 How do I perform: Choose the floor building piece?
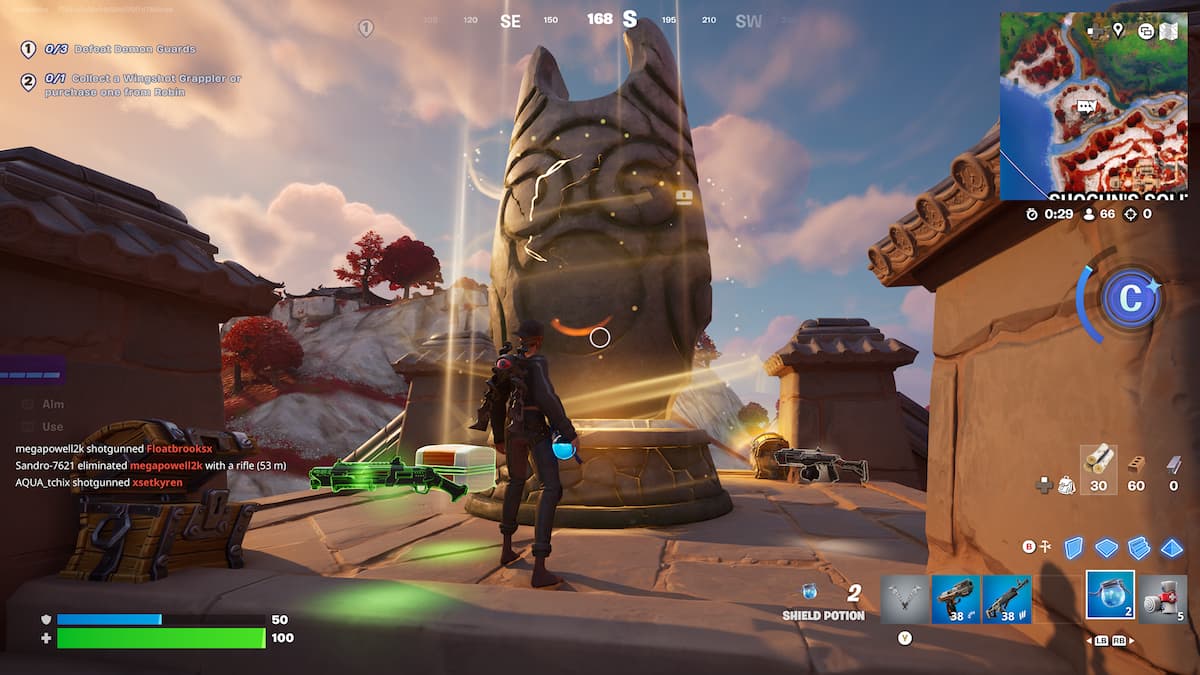[1106, 547]
